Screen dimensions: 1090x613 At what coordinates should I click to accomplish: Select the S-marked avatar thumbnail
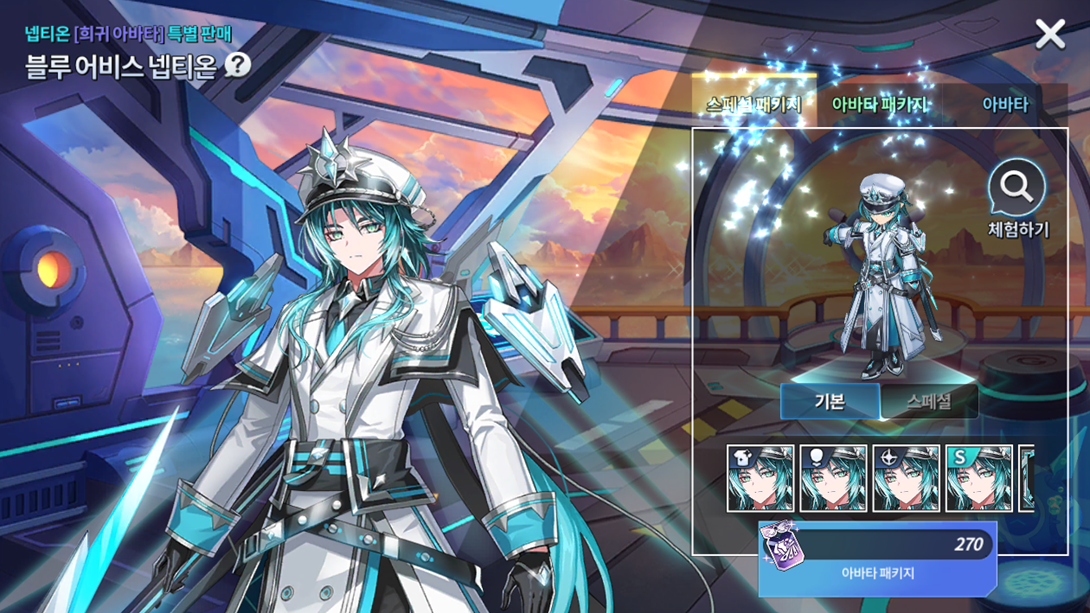pyautogui.click(x=979, y=478)
